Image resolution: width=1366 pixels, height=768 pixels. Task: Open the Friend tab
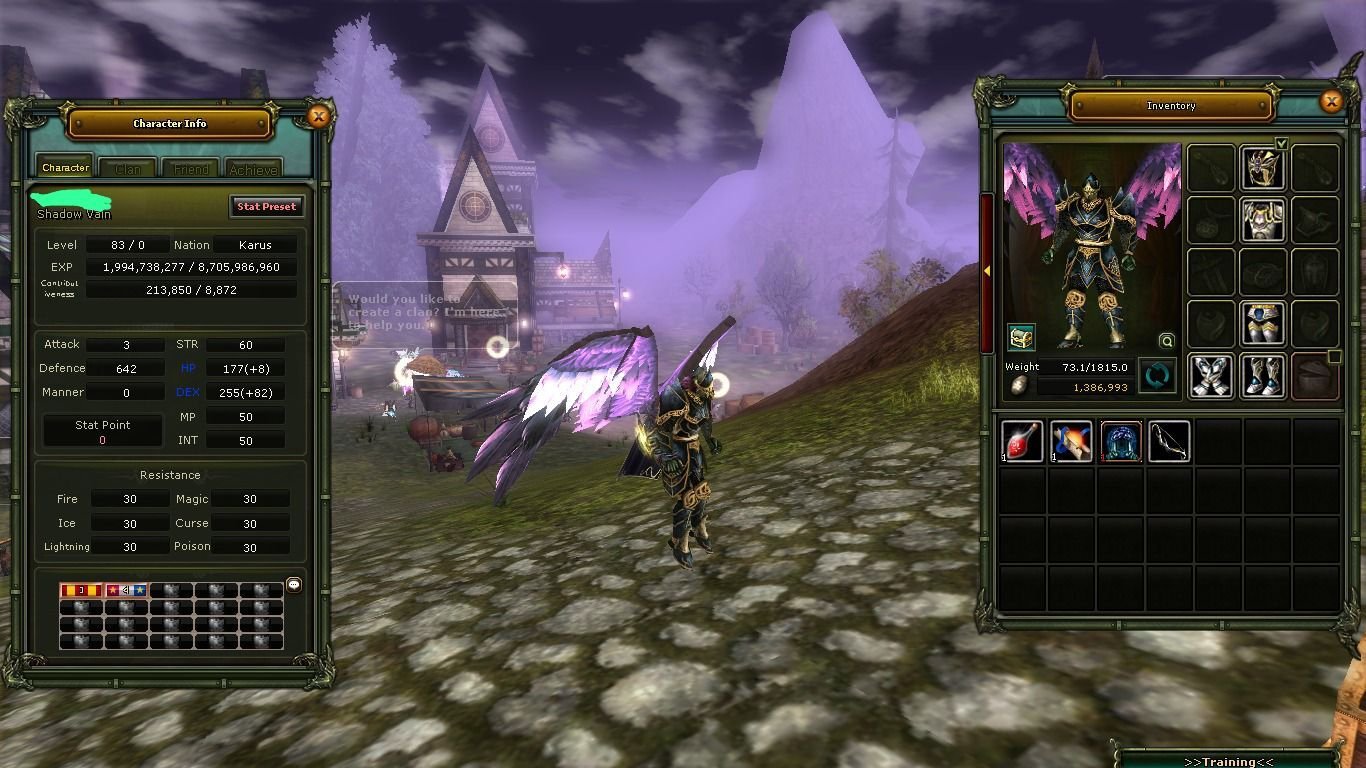tap(190, 167)
